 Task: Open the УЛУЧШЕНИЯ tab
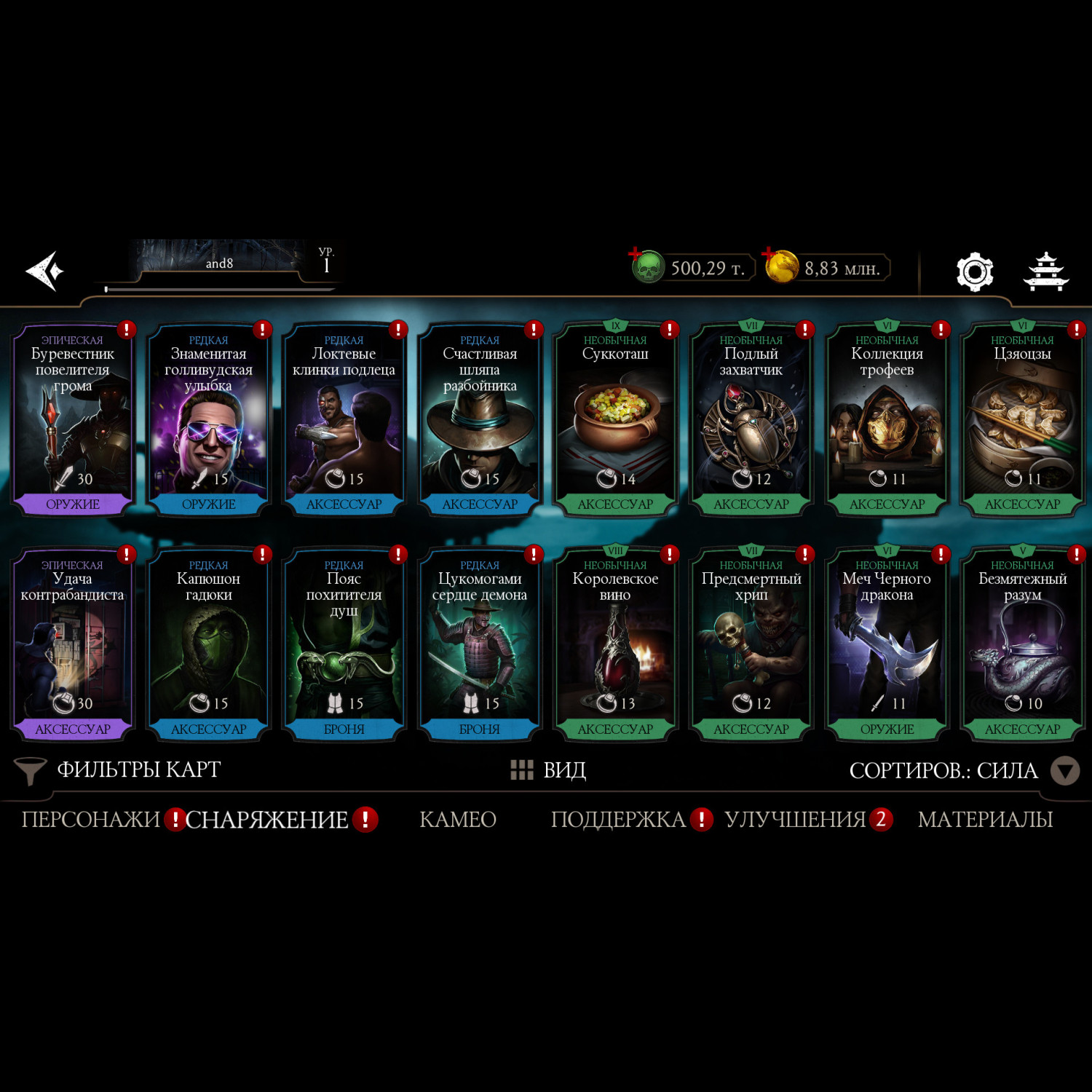point(795,820)
